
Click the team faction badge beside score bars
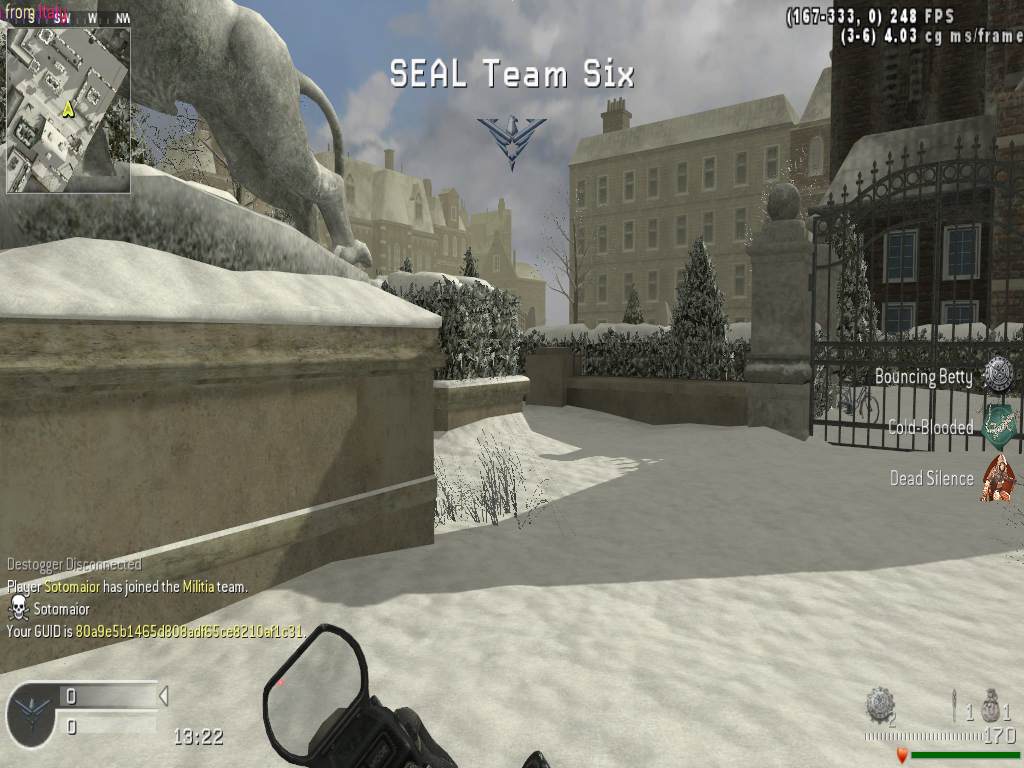click(32, 714)
